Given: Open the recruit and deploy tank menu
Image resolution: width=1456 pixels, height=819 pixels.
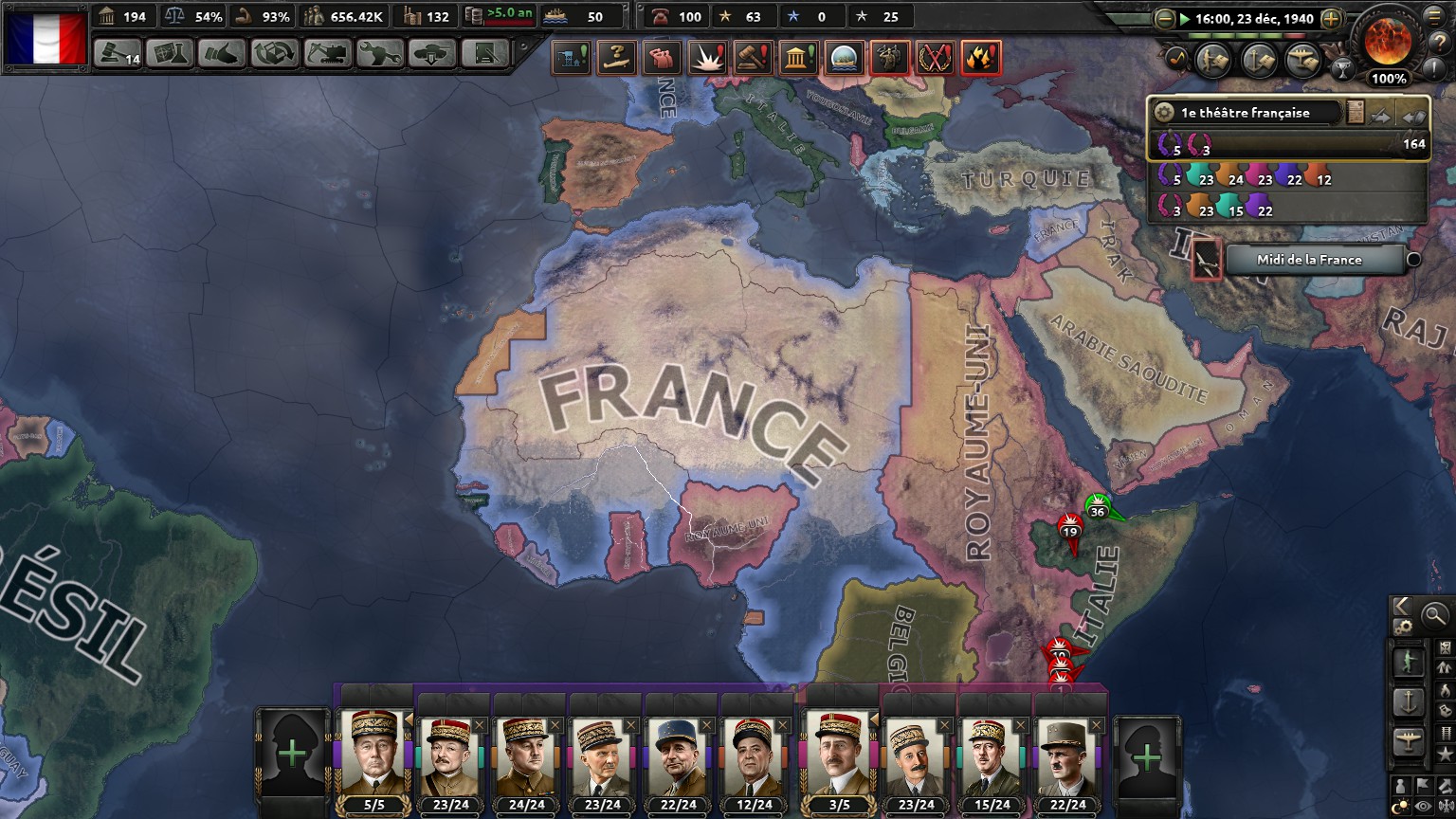Looking at the screenshot, I should coord(432,53).
